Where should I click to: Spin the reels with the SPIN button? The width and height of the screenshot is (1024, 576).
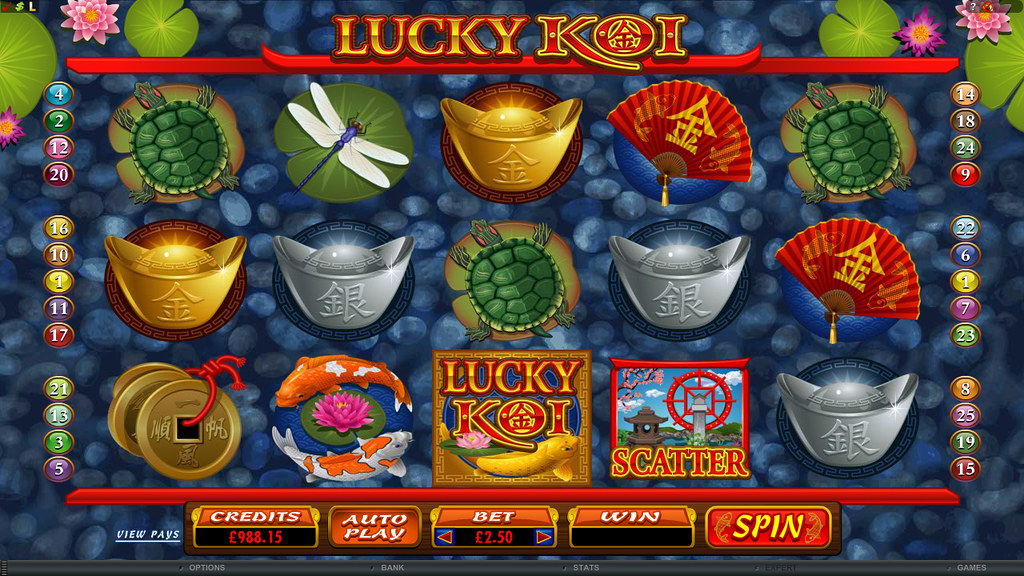(x=768, y=527)
